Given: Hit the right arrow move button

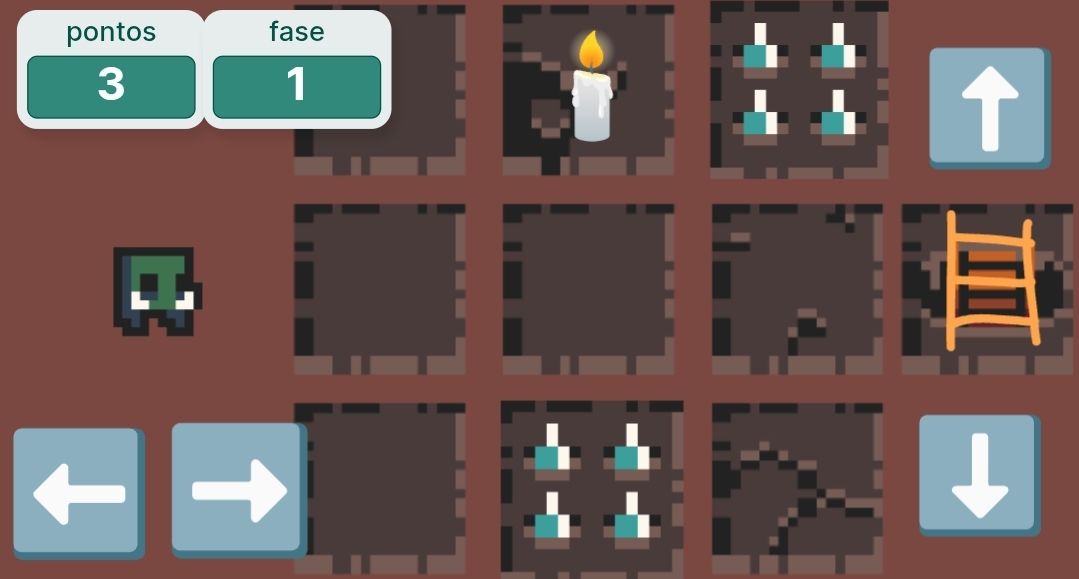Looking at the screenshot, I should 237,488.
